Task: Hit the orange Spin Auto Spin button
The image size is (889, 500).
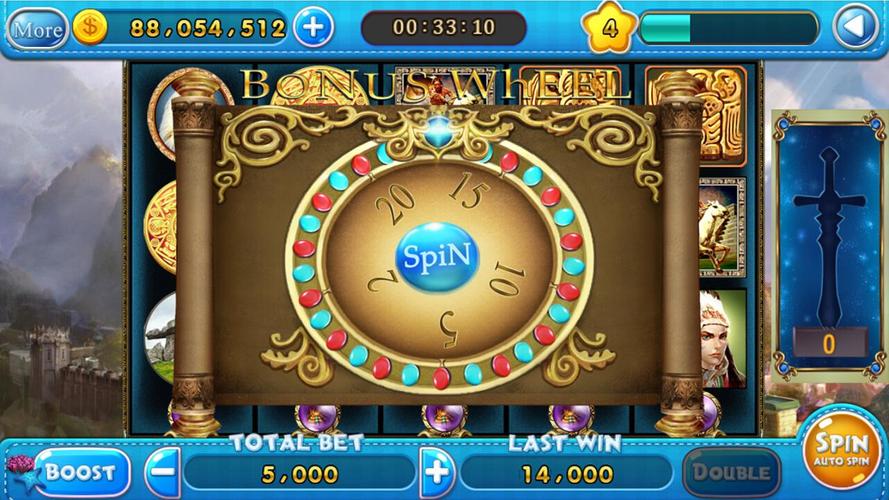Action: 842,450
